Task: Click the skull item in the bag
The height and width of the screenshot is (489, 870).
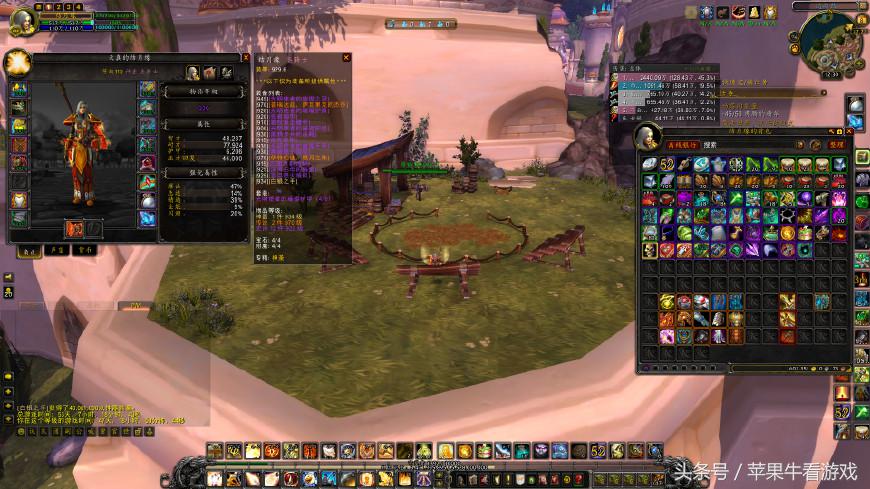Action: (650, 249)
